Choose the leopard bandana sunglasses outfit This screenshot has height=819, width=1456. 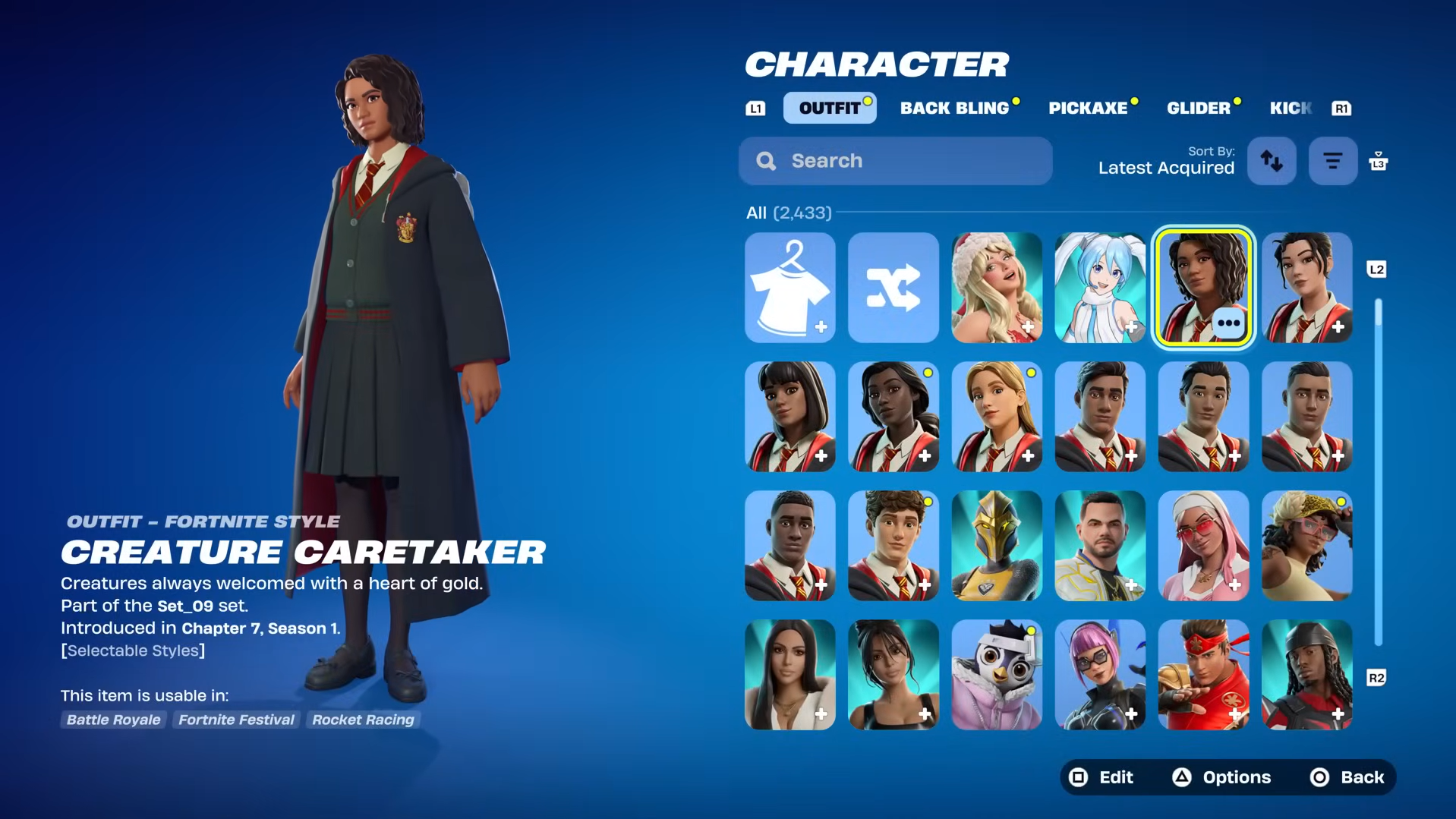pyautogui.click(x=1306, y=546)
